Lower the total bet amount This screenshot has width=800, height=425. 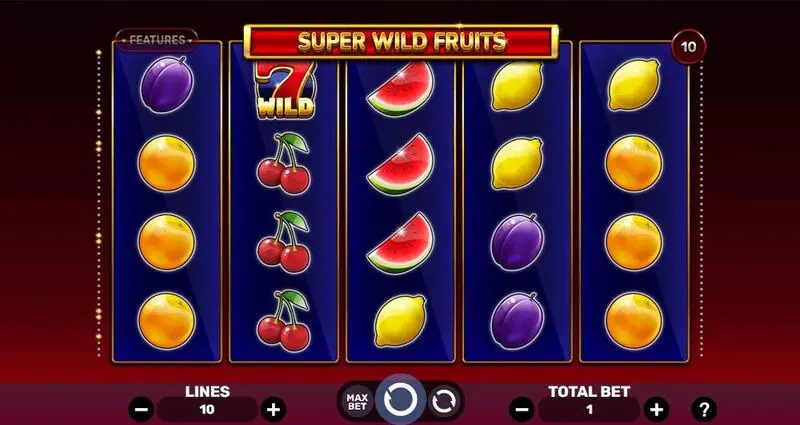coord(521,408)
